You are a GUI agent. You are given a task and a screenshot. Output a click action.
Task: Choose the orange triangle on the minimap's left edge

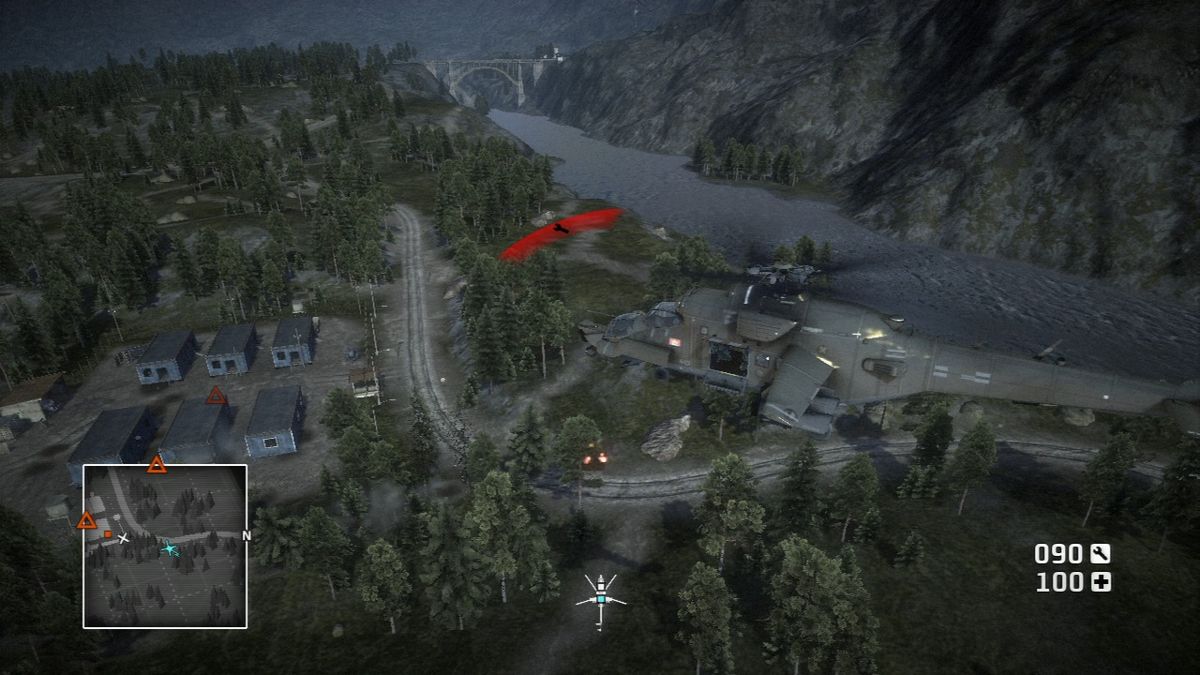(x=87, y=520)
